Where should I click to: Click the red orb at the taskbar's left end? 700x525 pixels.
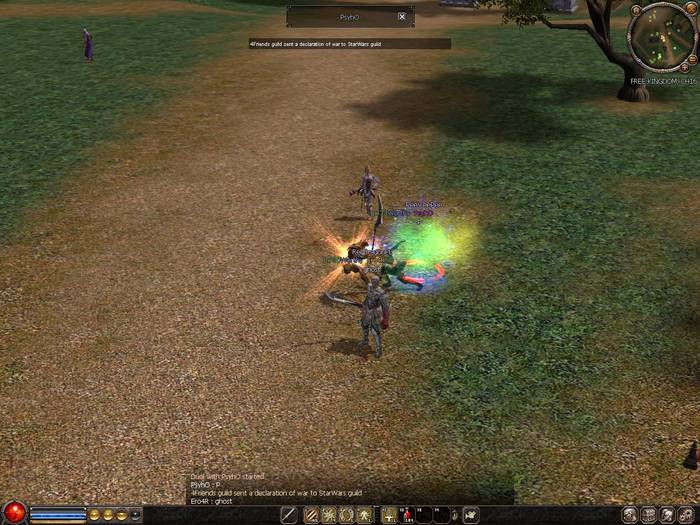coord(14,514)
